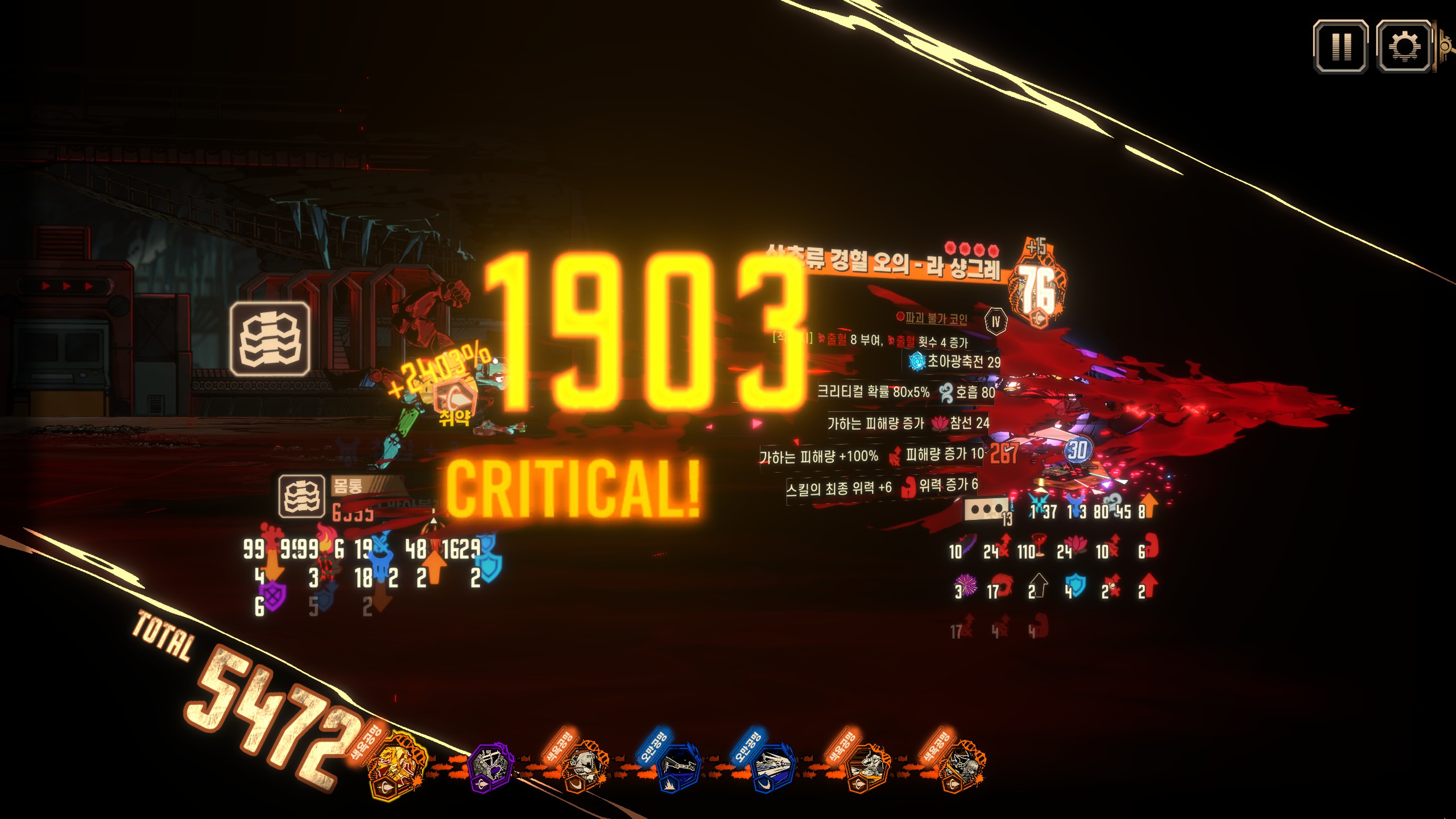1456x819 pixels.
Task: Pause the battle with the pause button
Action: (x=1341, y=47)
